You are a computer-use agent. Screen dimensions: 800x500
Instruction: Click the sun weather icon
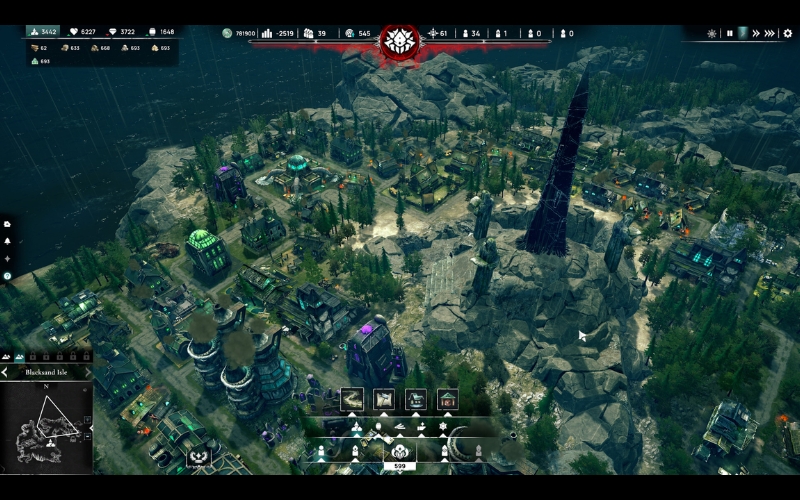tap(712, 33)
